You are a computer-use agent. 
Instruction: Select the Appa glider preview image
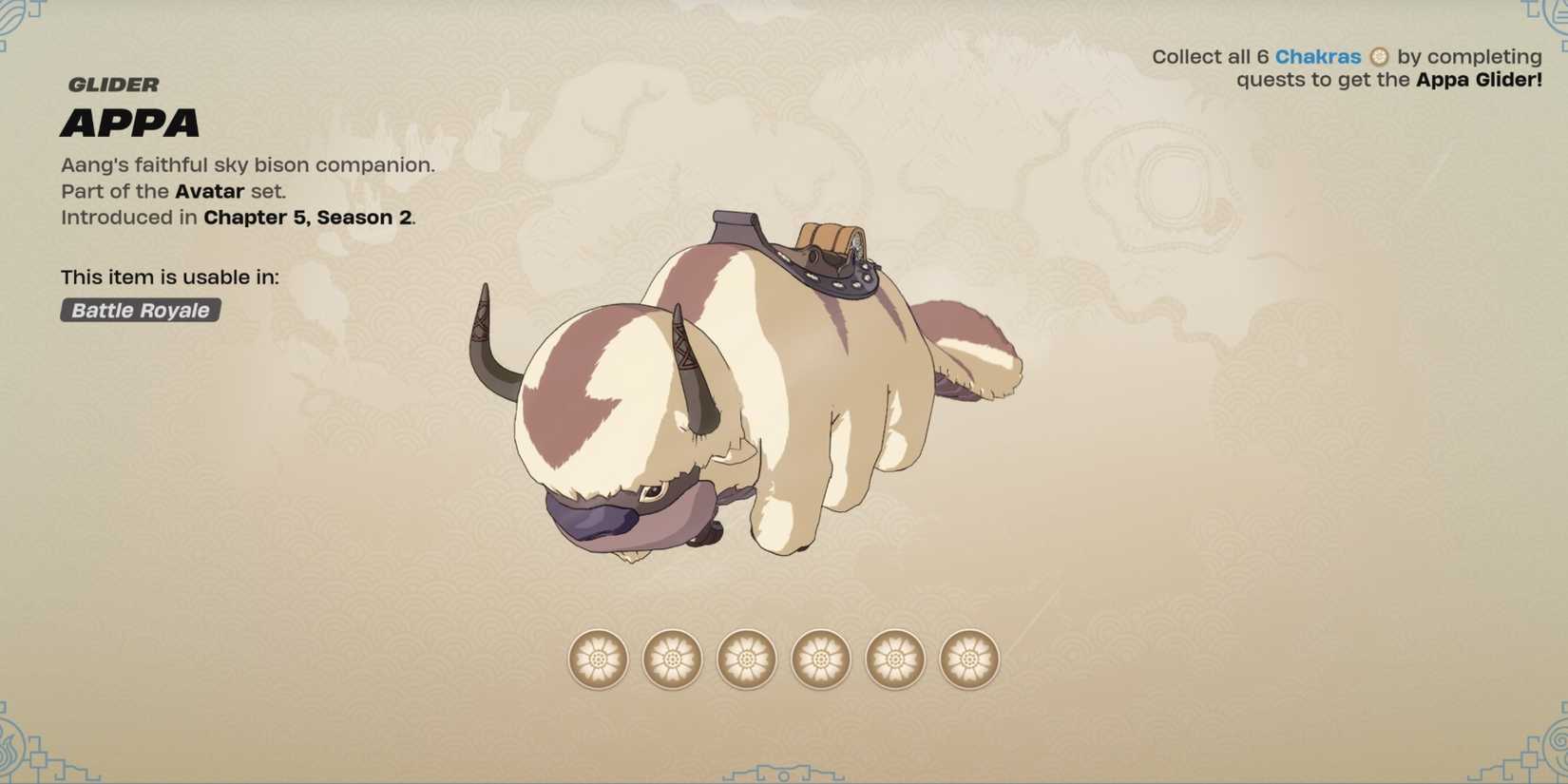[x=760, y=399]
